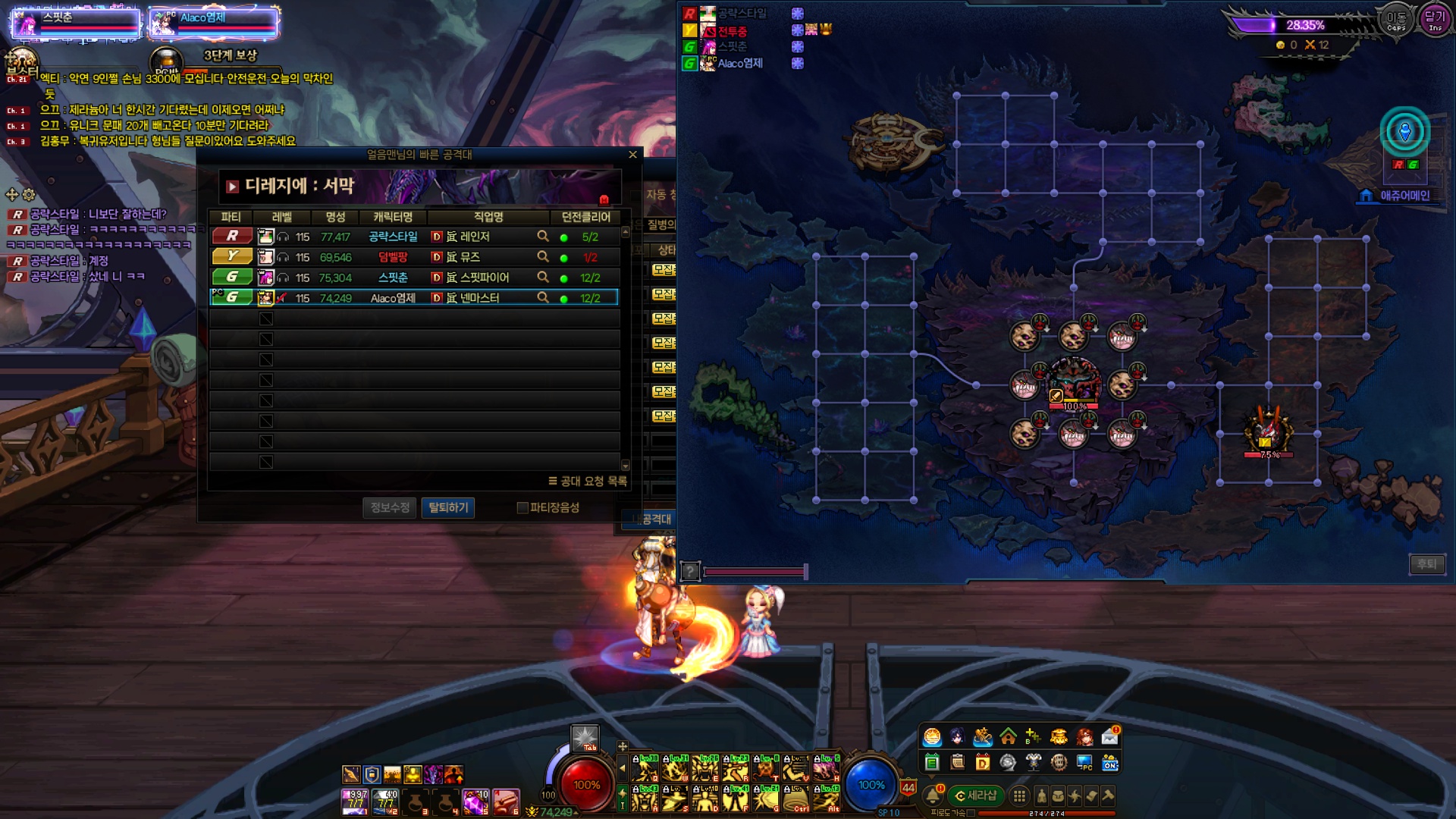The height and width of the screenshot is (819, 1456).
Task: Toggle the 피로도 가속 checkbox
Action: tap(971, 813)
